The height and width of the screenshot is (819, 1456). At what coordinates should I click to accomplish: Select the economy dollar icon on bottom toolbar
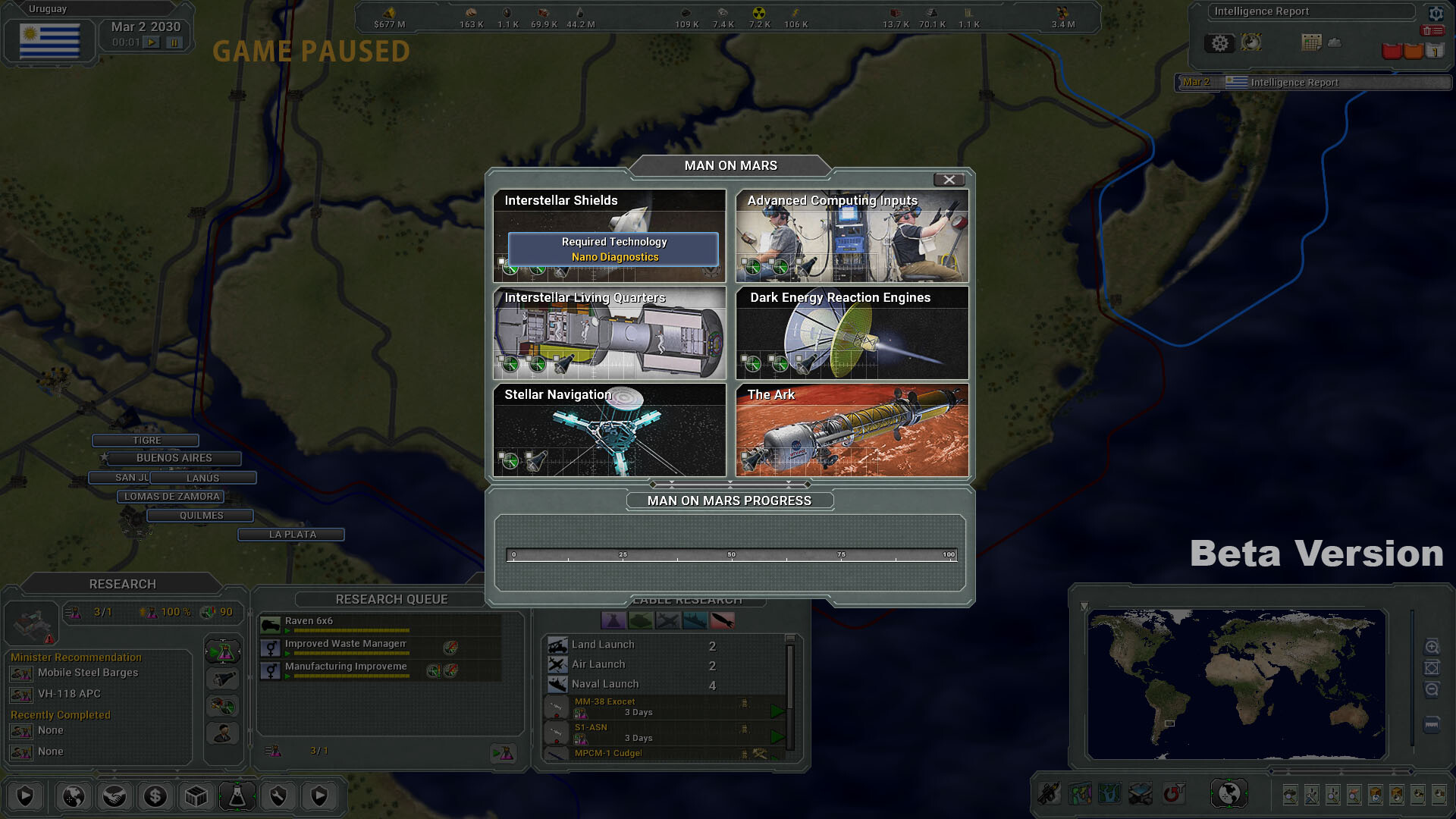(155, 796)
